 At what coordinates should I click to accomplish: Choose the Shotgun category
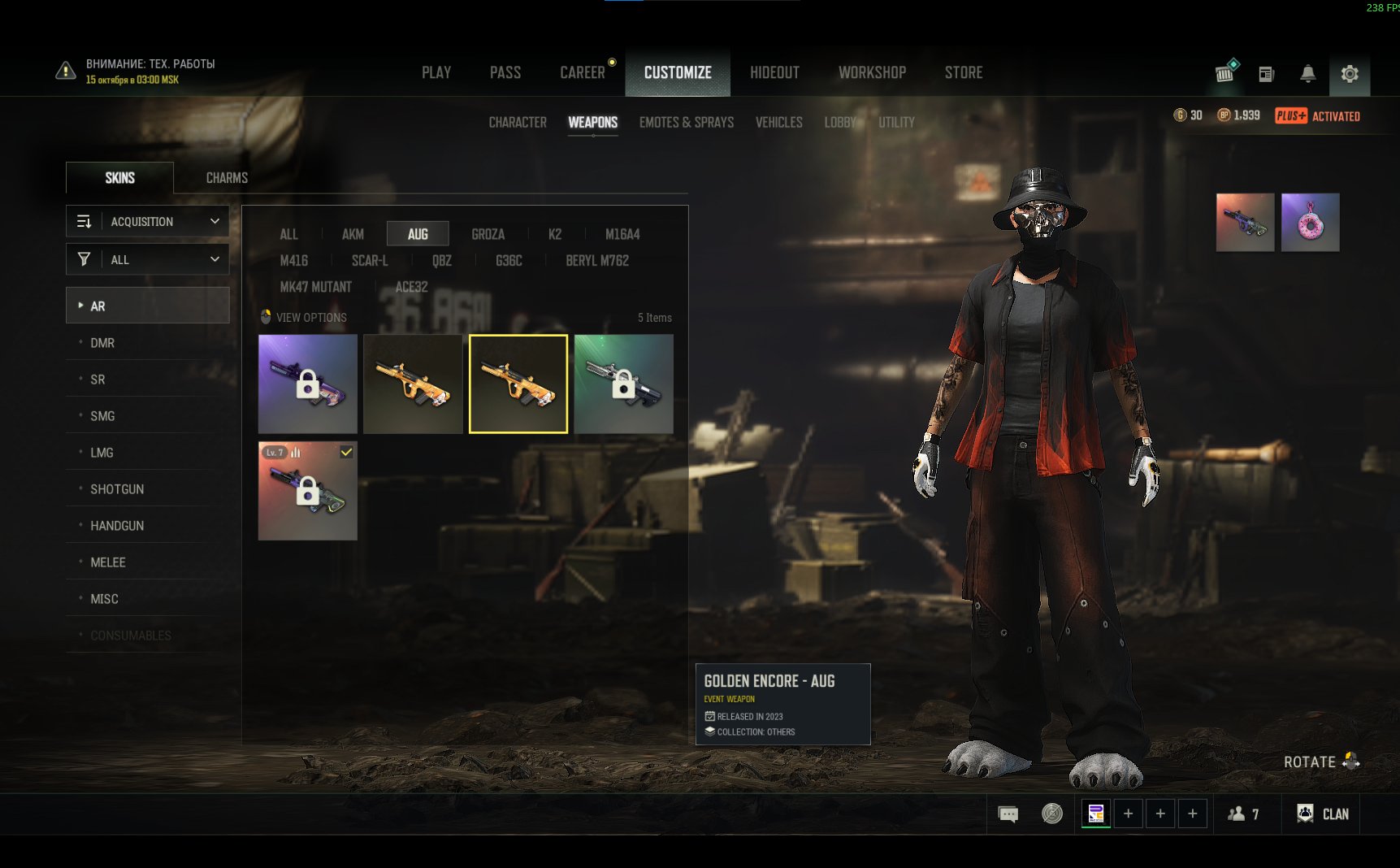click(x=117, y=489)
